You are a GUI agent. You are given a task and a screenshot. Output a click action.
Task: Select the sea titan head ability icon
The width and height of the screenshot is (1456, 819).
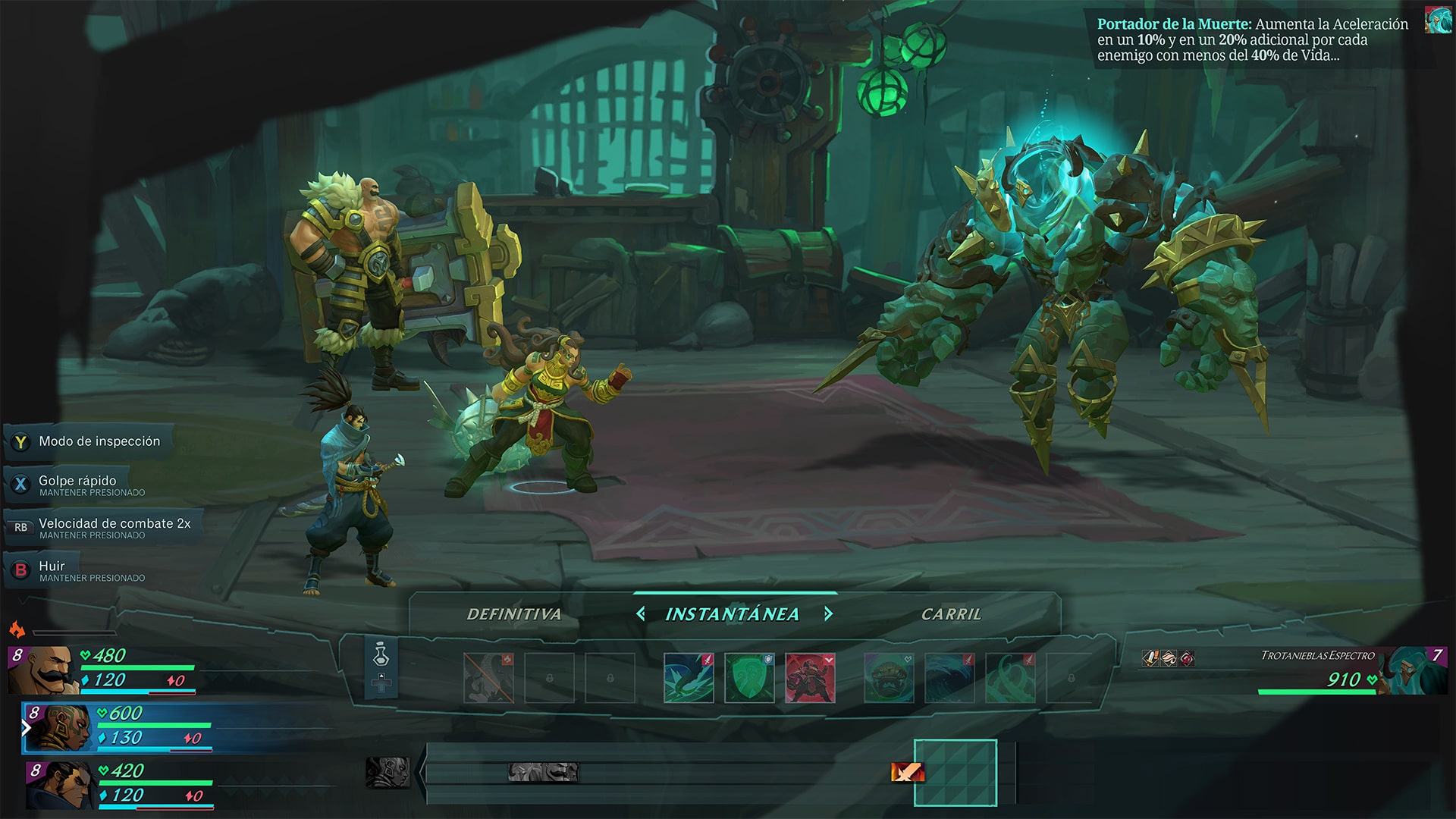point(889,677)
